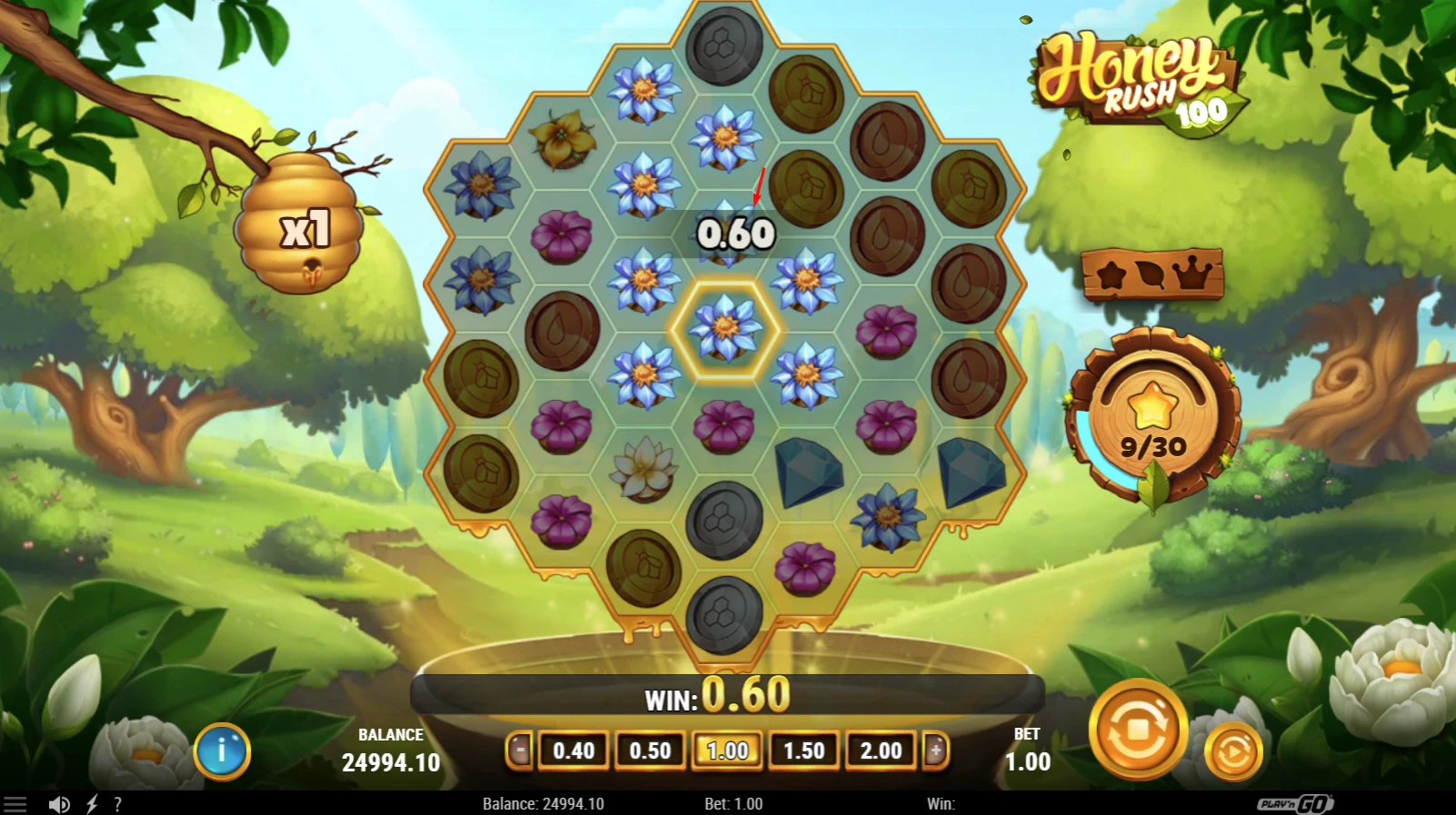The width and height of the screenshot is (1456, 815).
Task: Expand the 9/30 progress wheel
Action: point(1152,418)
